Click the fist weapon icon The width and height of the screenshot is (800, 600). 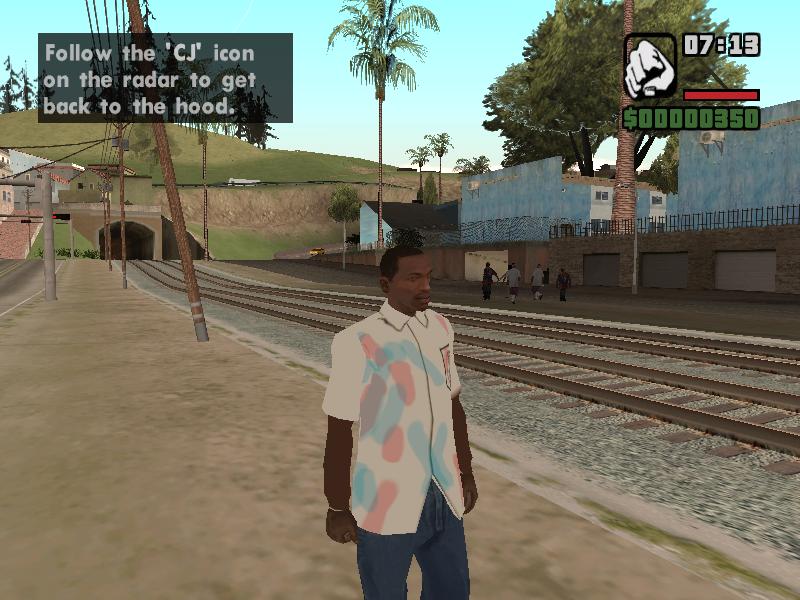(650, 67)
